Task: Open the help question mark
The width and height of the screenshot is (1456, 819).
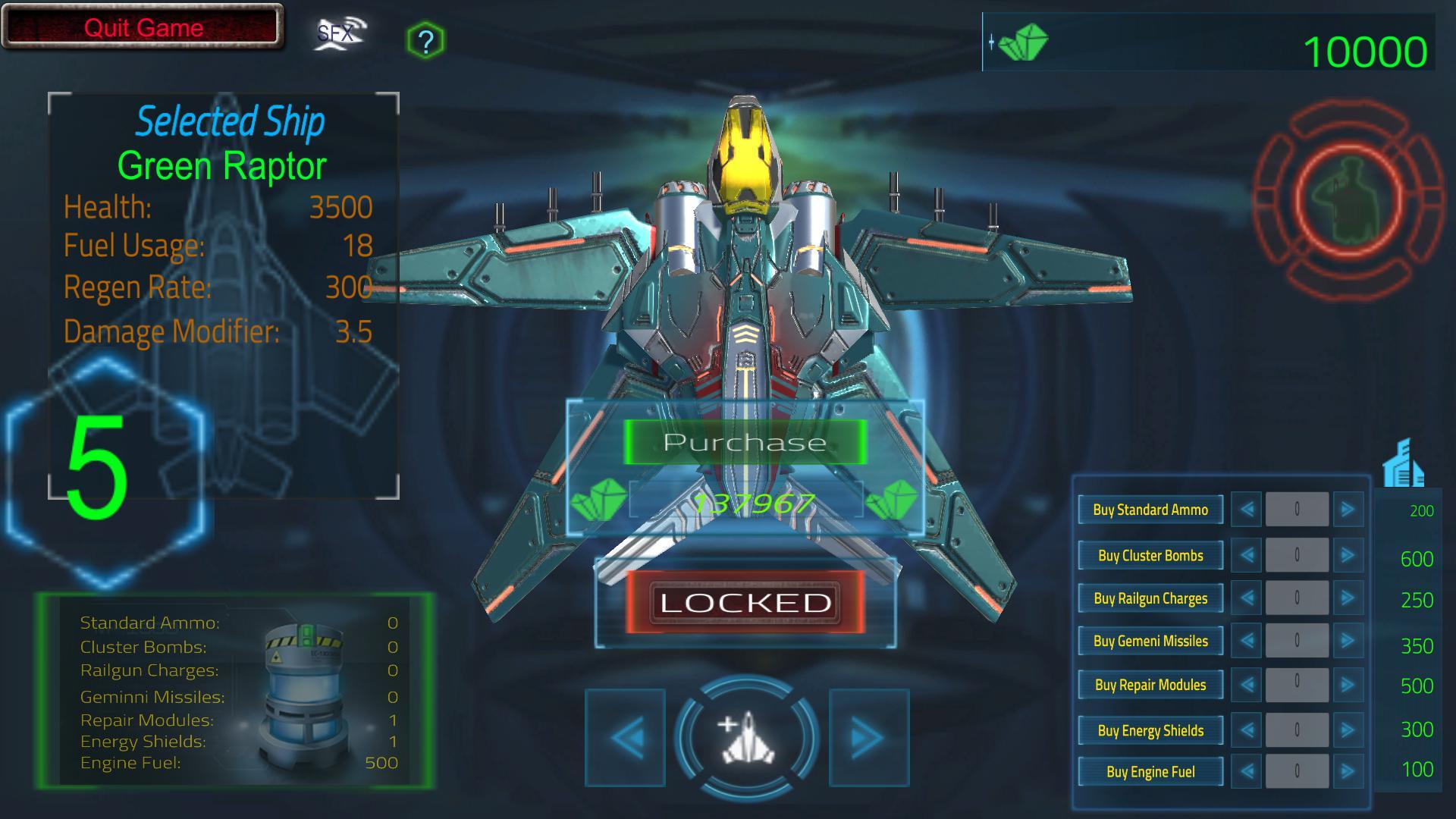Action: [425, 41]
